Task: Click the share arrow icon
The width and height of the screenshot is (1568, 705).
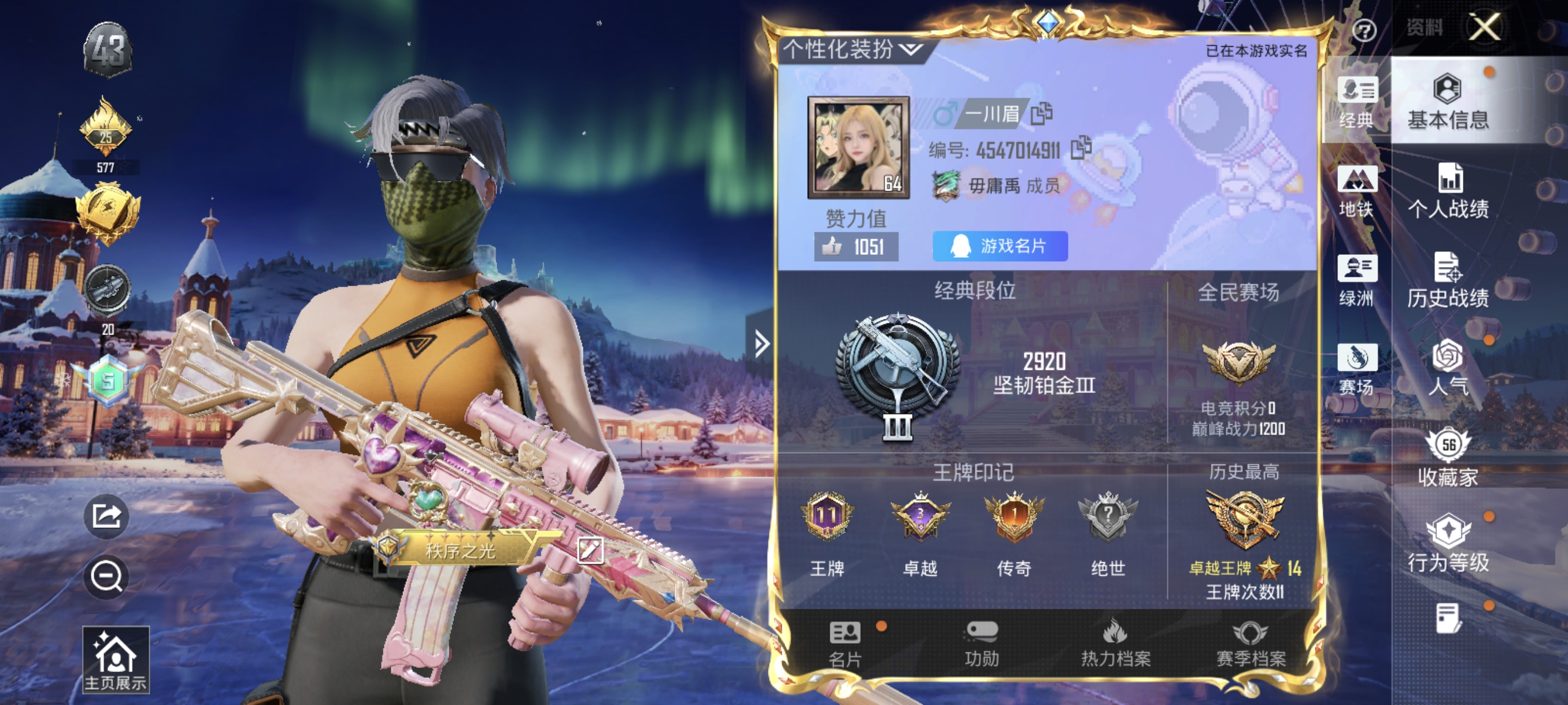Action: (106, 517)
